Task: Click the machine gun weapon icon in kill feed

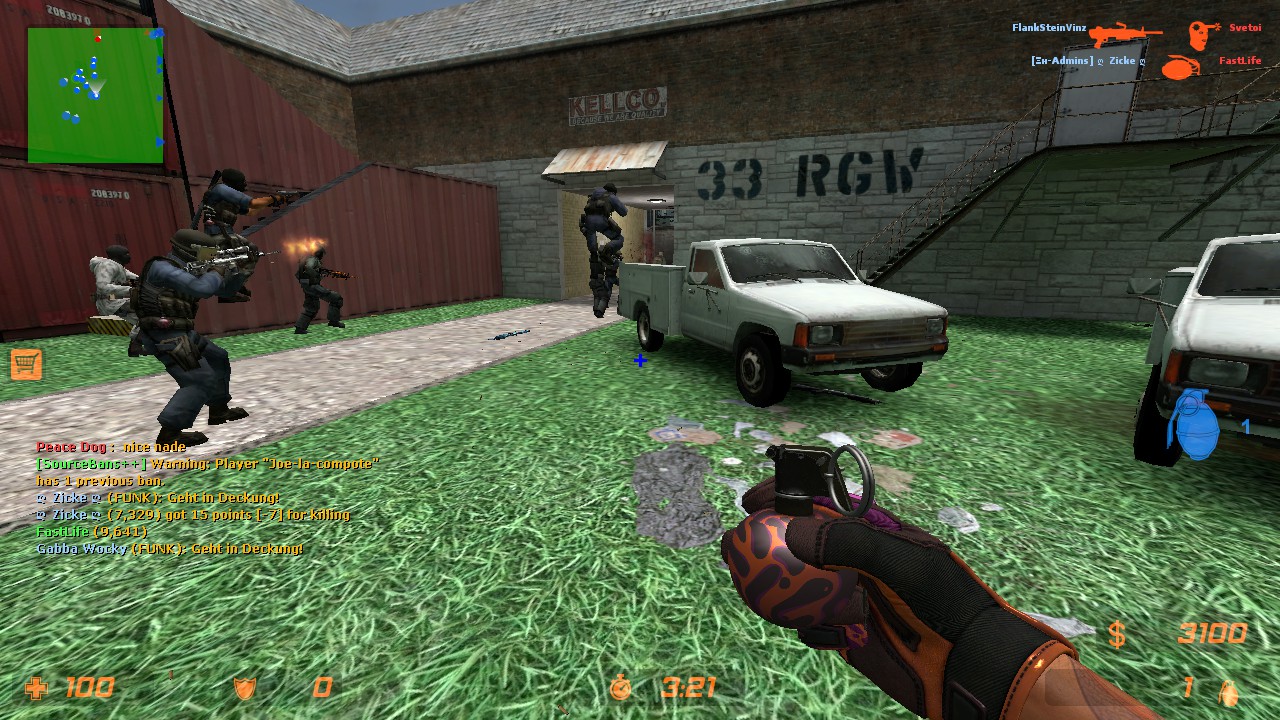Action: click(1125, 30)
